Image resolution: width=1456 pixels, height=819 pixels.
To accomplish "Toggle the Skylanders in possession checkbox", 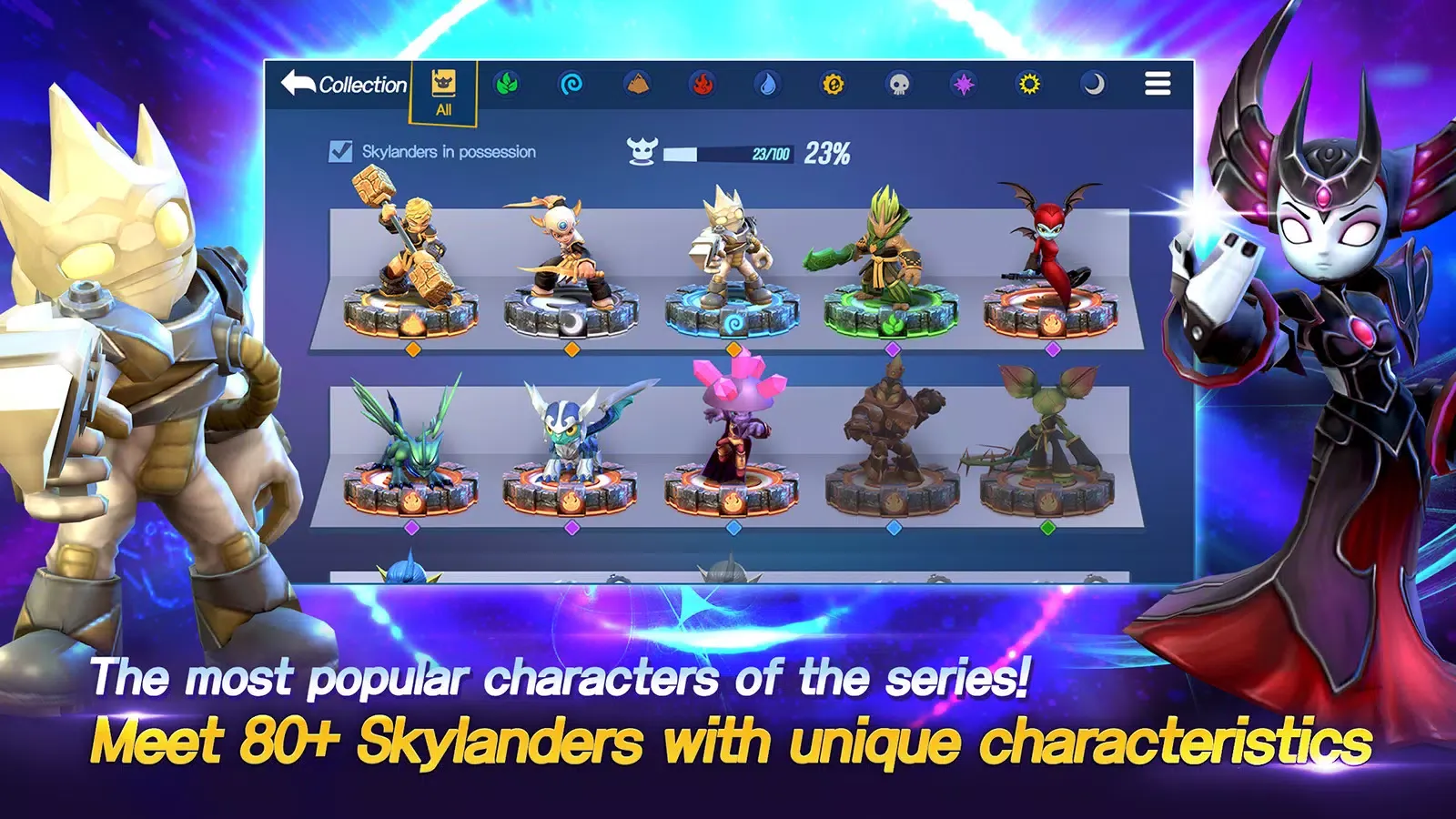I will pyautogui.click(x=340, y=151).
